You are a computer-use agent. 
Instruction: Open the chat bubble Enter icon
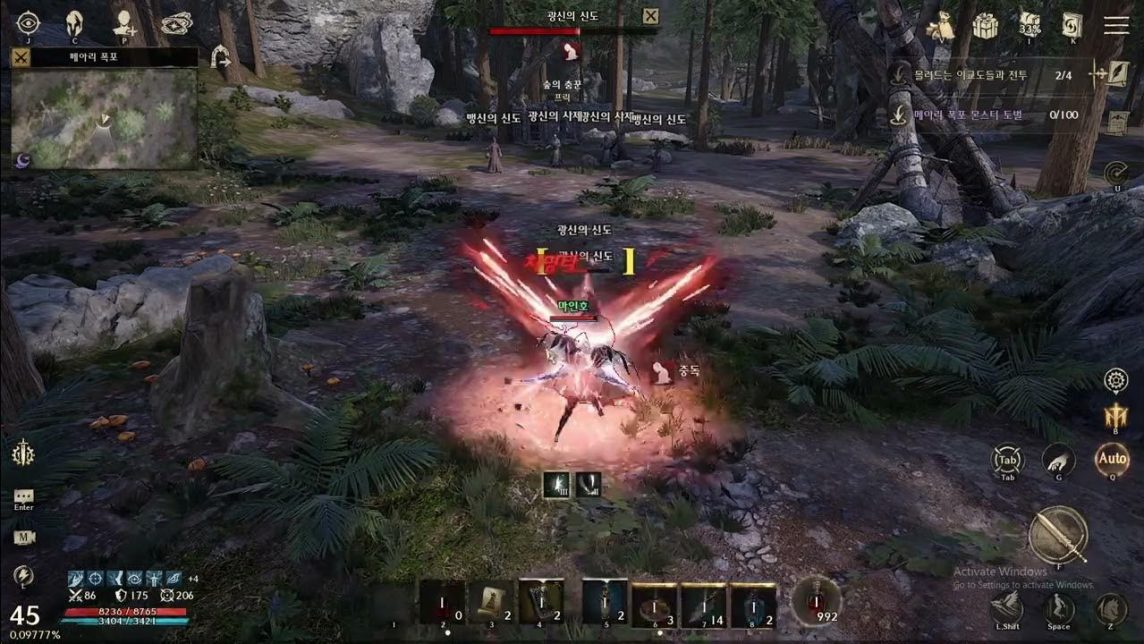click(24, 496)
